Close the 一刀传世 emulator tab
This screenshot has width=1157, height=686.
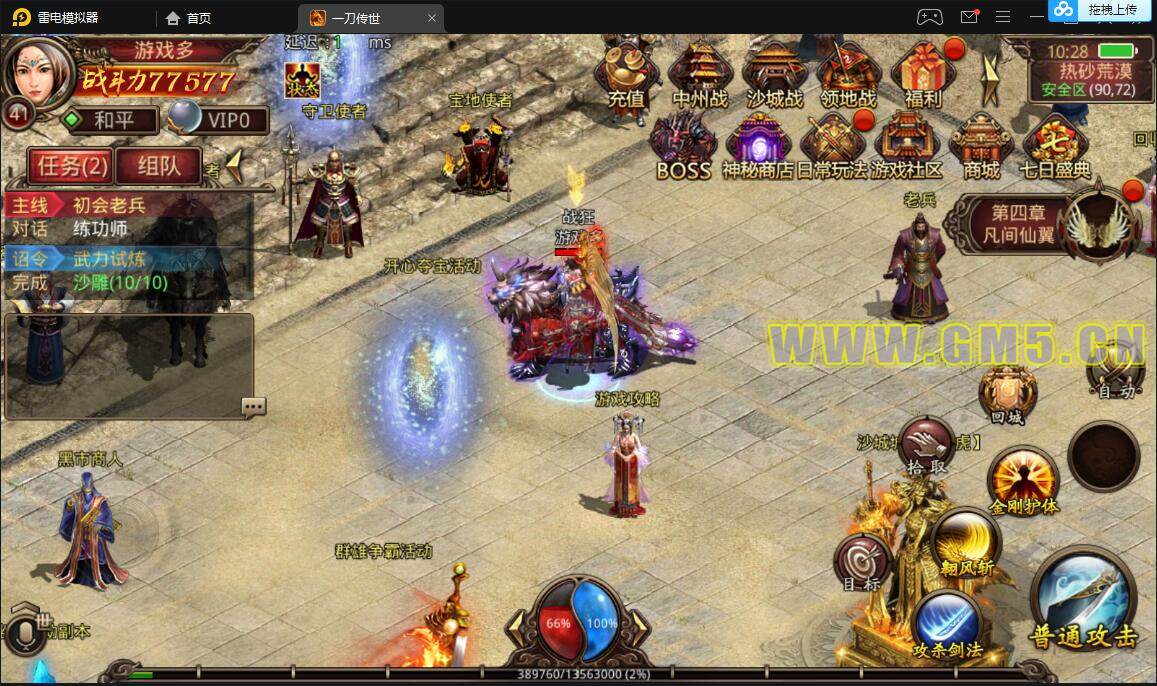[432, 18]
